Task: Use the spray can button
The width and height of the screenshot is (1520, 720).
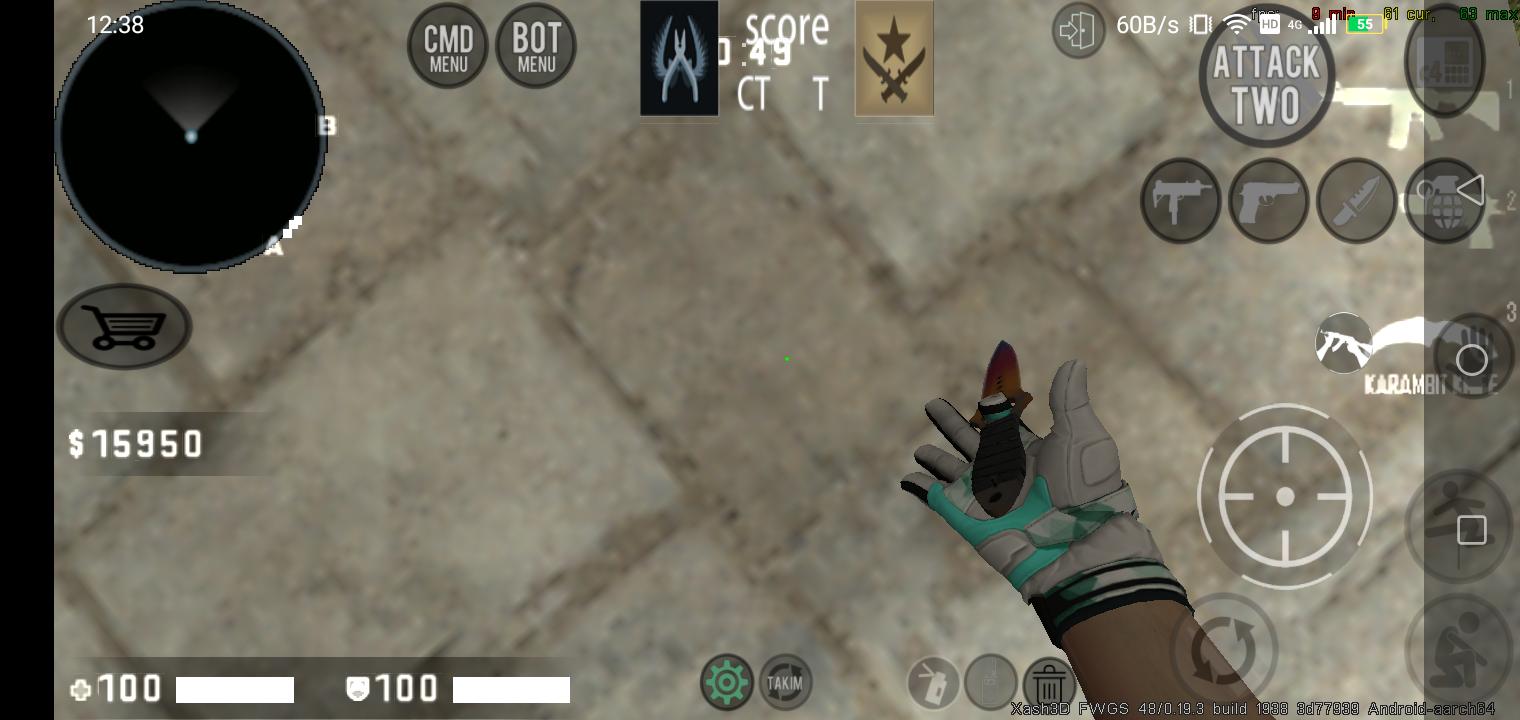Action: point(933,683)
